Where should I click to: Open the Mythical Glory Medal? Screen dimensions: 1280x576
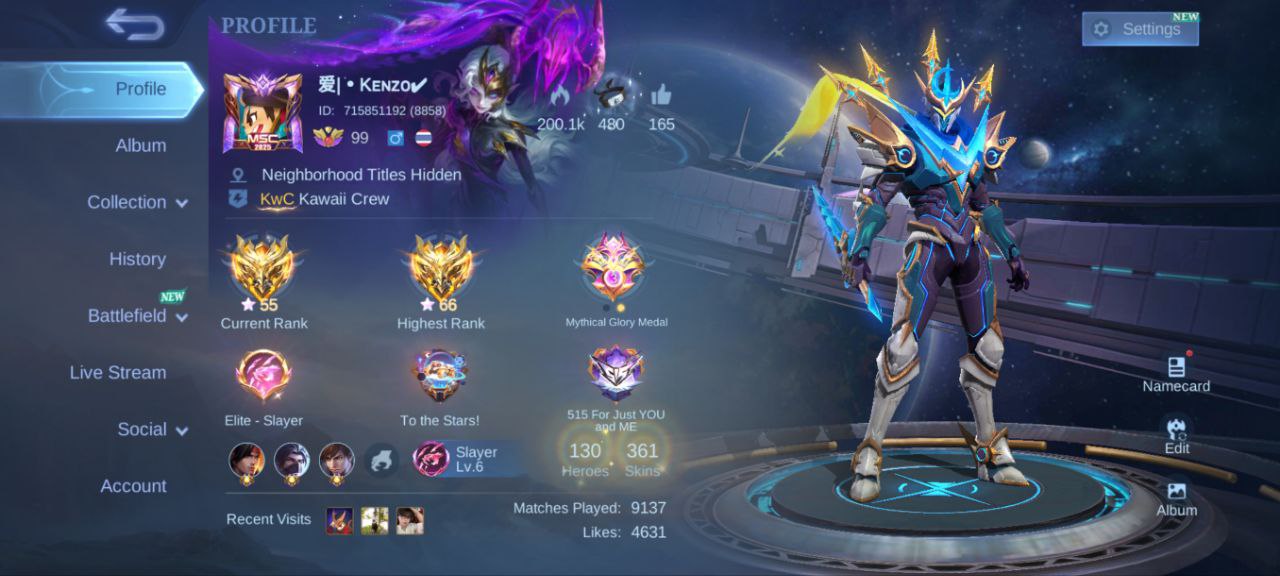tap(614, 266)
